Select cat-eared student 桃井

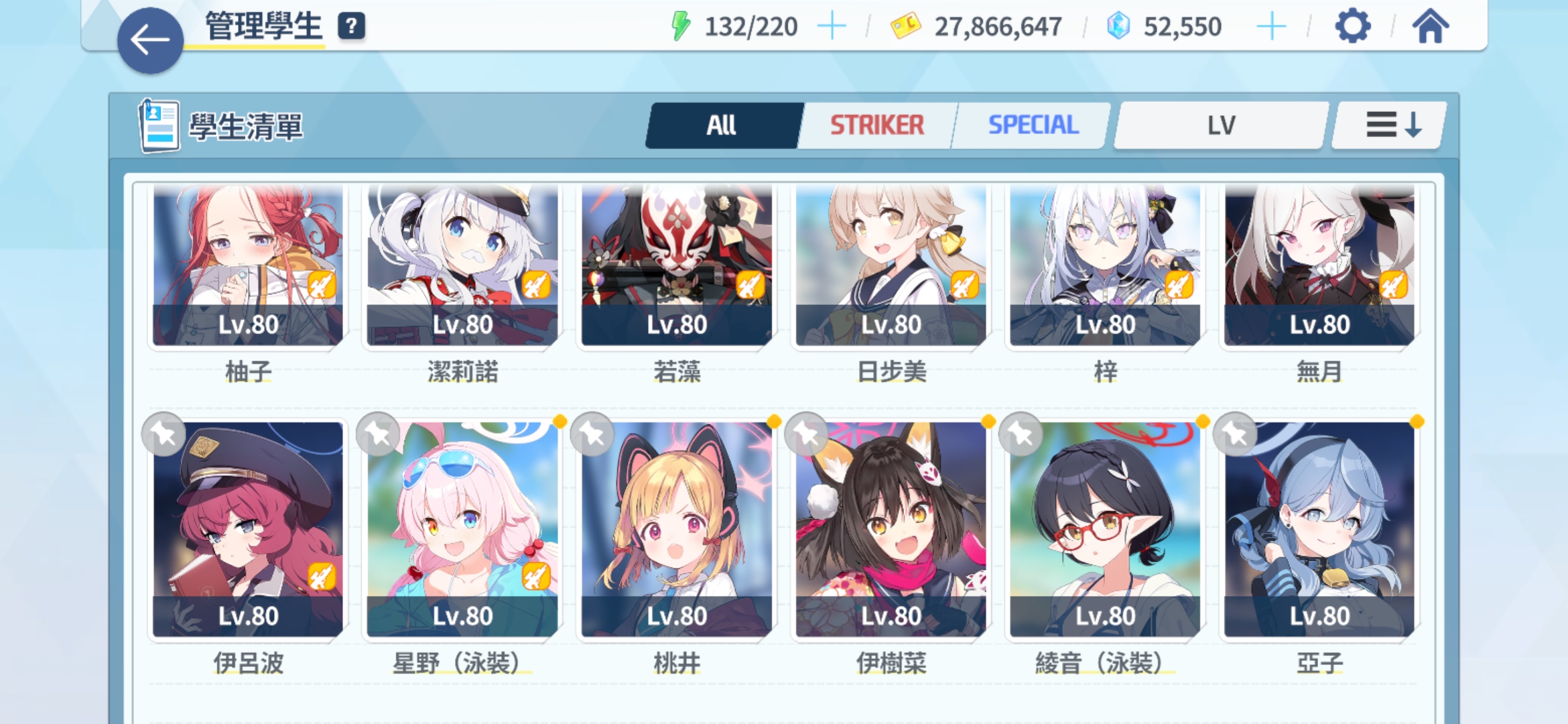point(677,530)
